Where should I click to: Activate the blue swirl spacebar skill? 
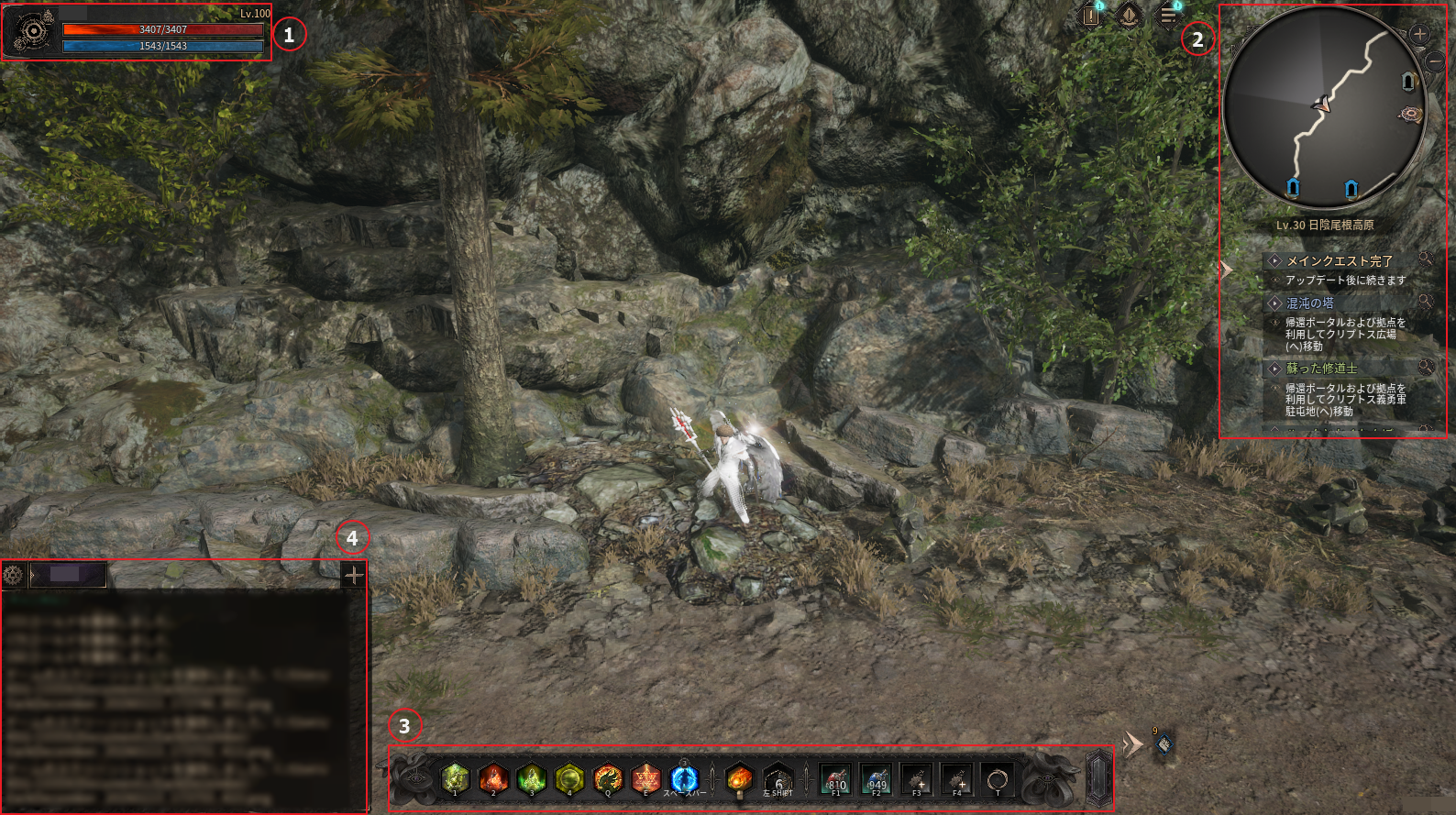coord(684,778)
